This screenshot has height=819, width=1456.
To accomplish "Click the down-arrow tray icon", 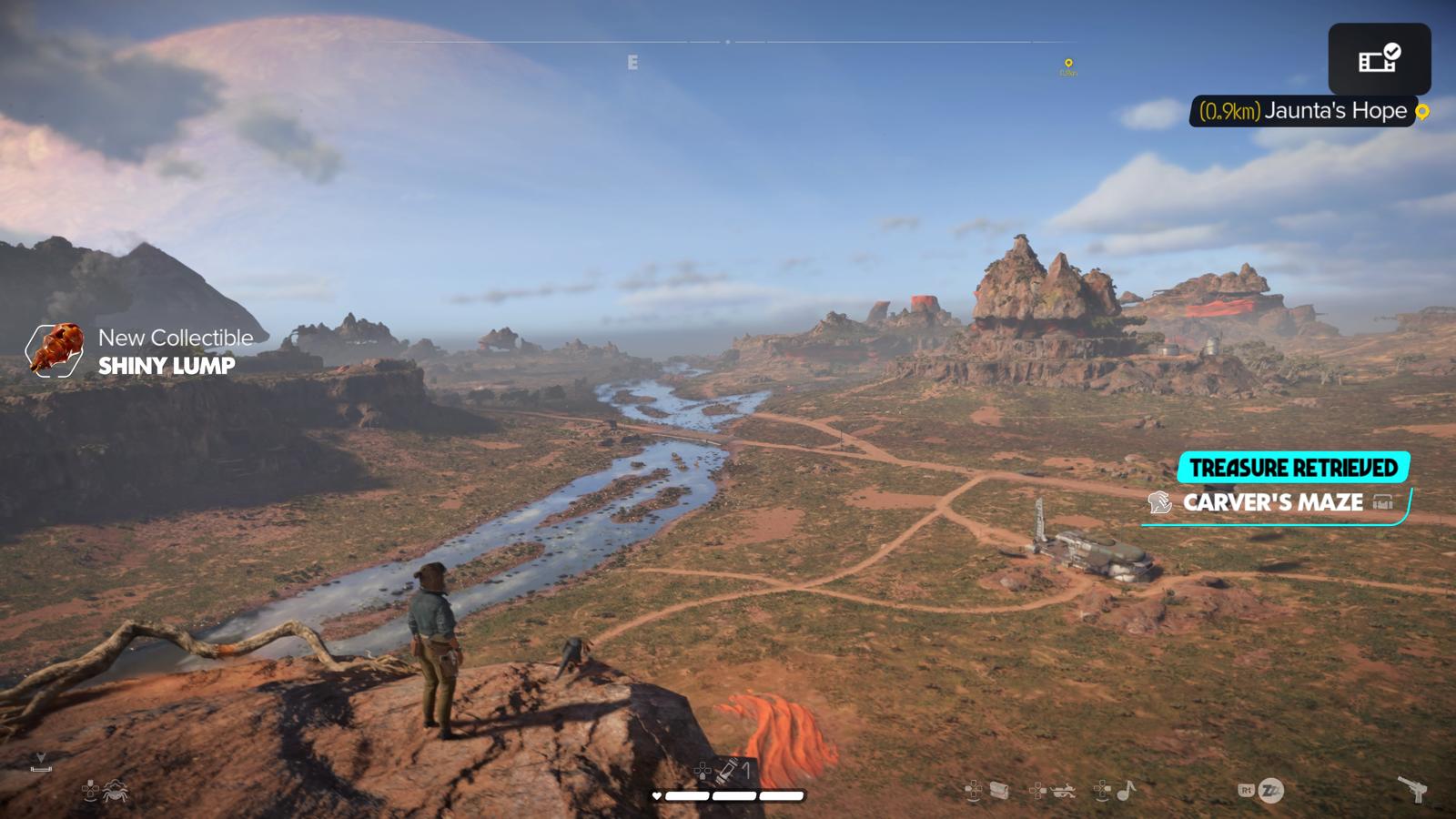I will (x=40, y=762).
